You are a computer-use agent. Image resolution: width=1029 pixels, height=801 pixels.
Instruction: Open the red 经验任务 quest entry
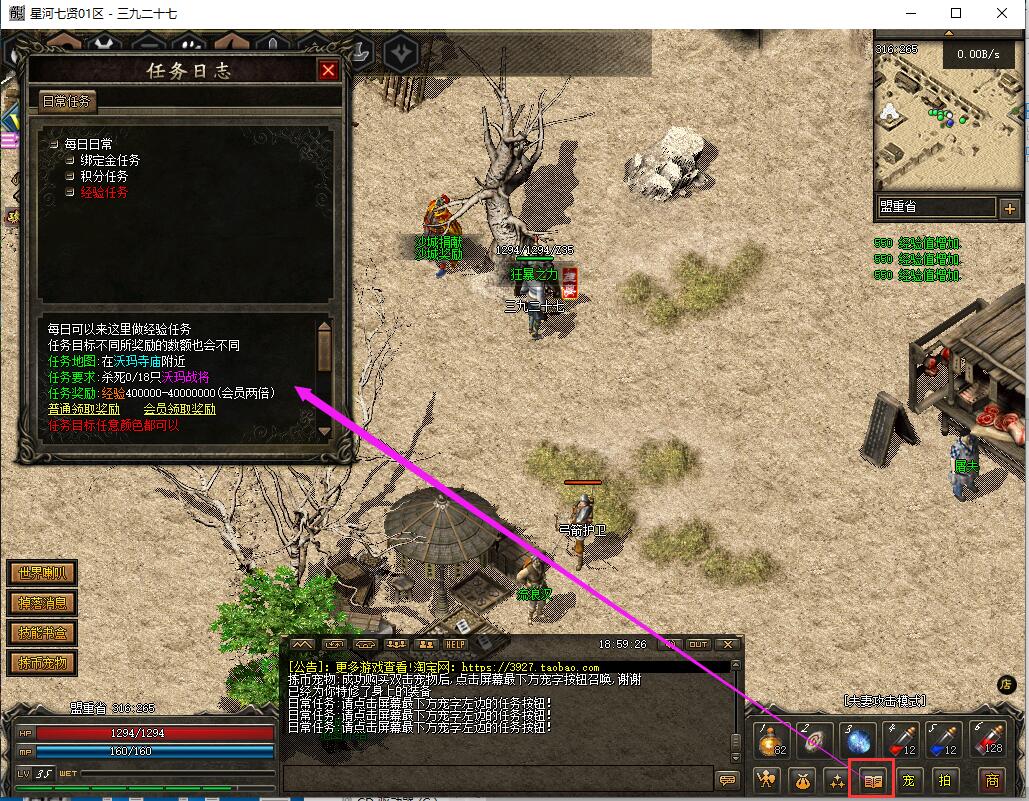[104, 192]
